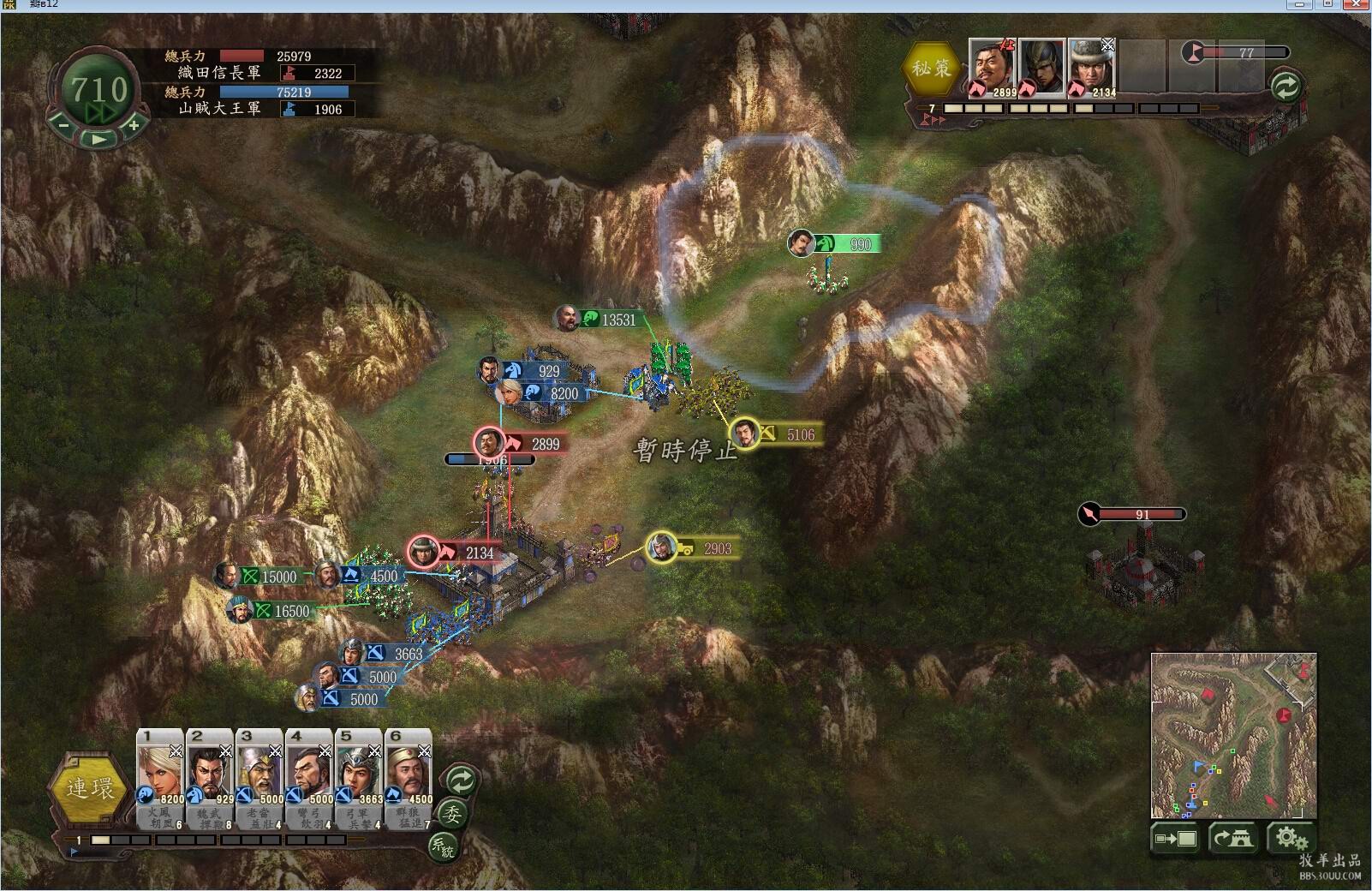This screenshot has height=891, width=1372.
Task: Resume battle with the play arrow button
Action: click(98, 138)
